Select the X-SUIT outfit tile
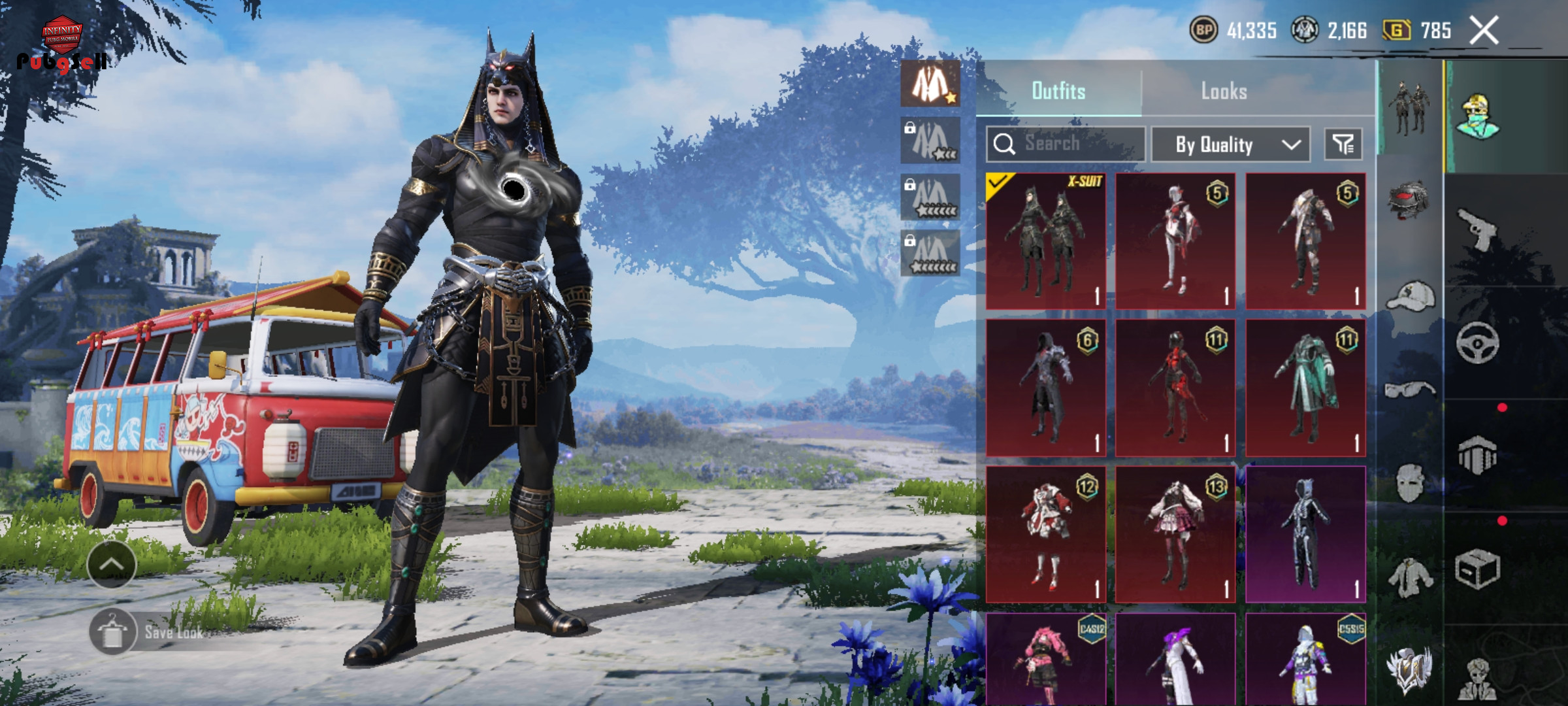 (x=1045, y=241)
